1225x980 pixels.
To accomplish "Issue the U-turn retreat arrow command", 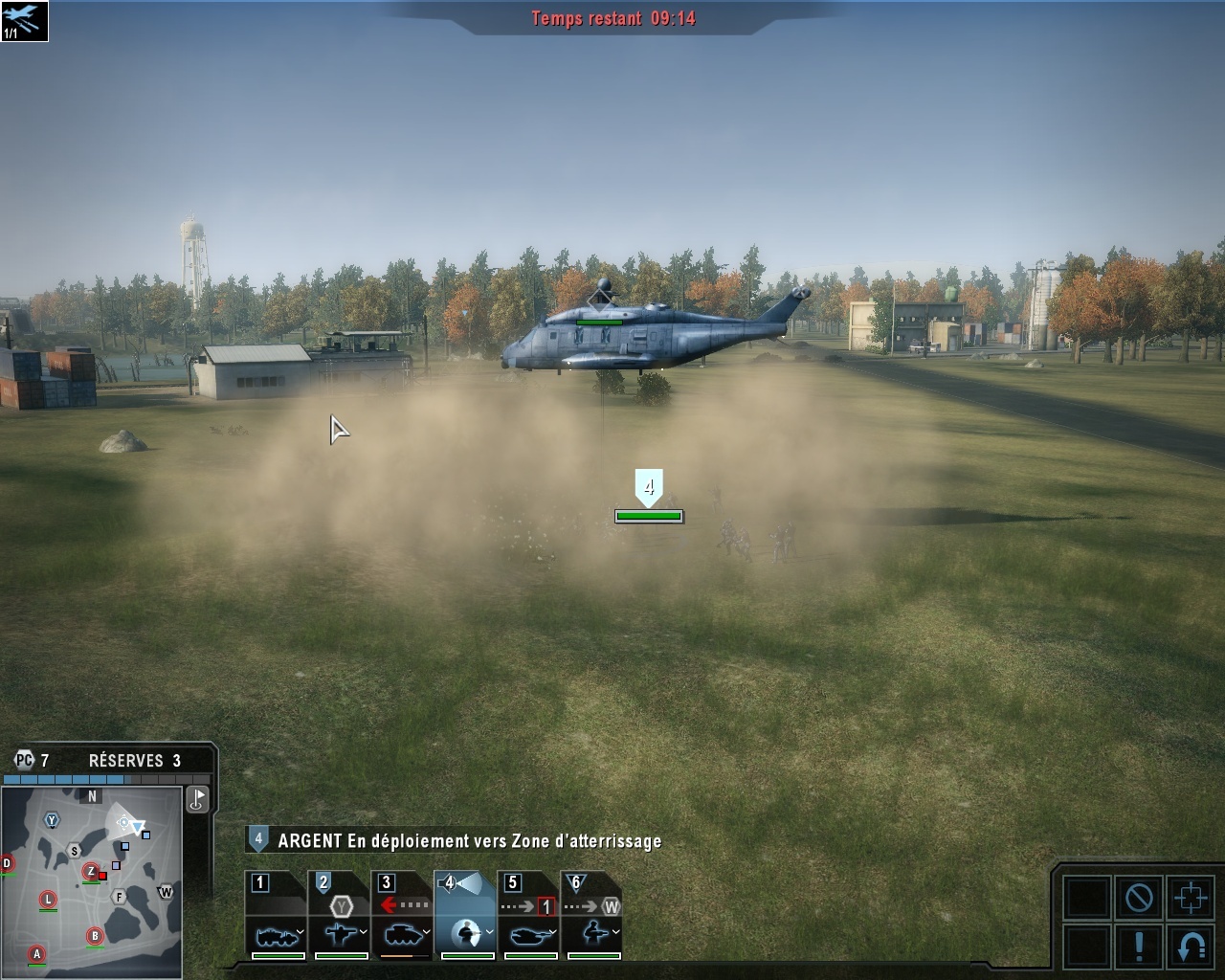I will pyautogui.click(x=1192, y=946).
